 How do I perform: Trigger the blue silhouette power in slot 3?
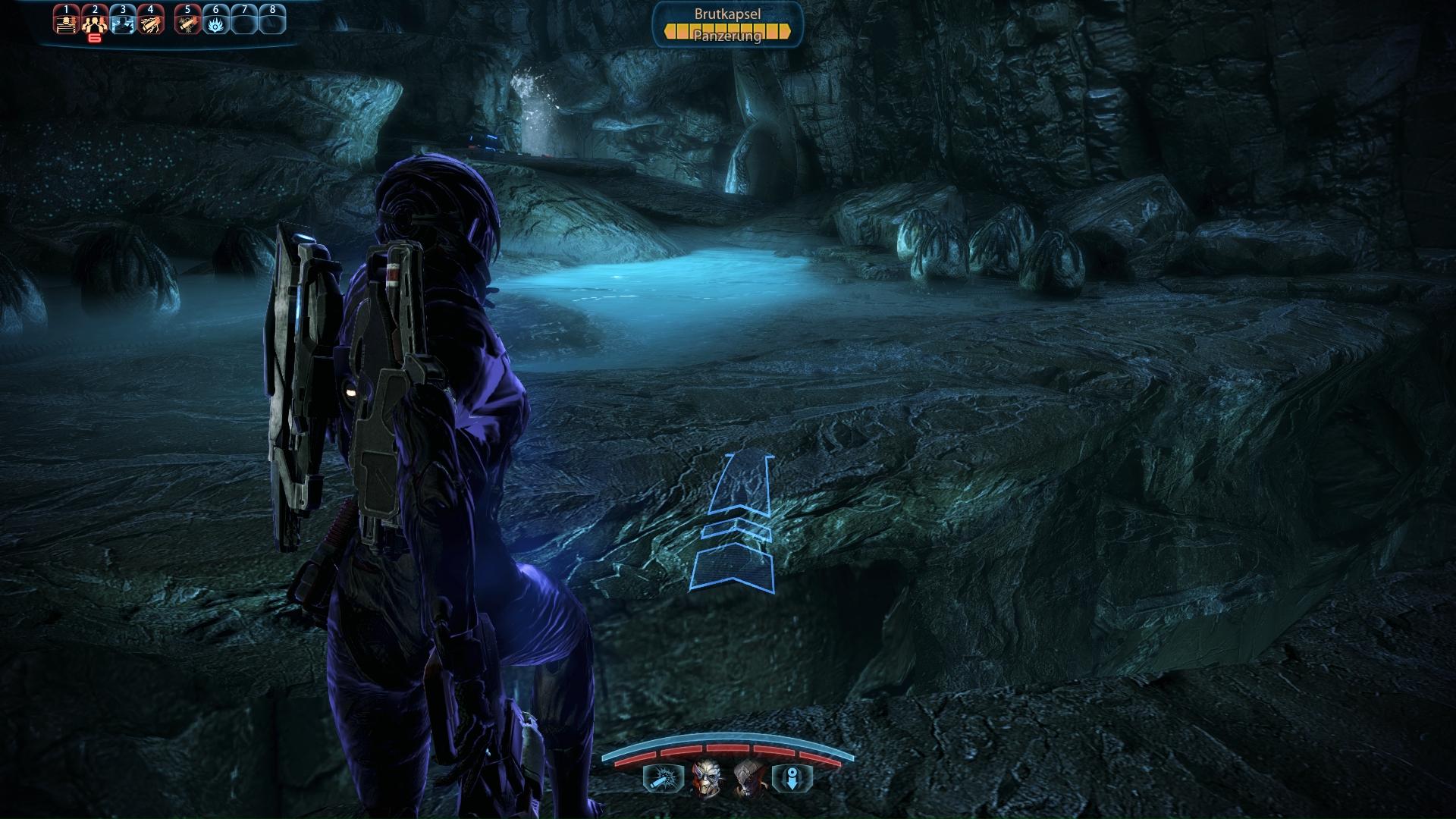(123, 22)
